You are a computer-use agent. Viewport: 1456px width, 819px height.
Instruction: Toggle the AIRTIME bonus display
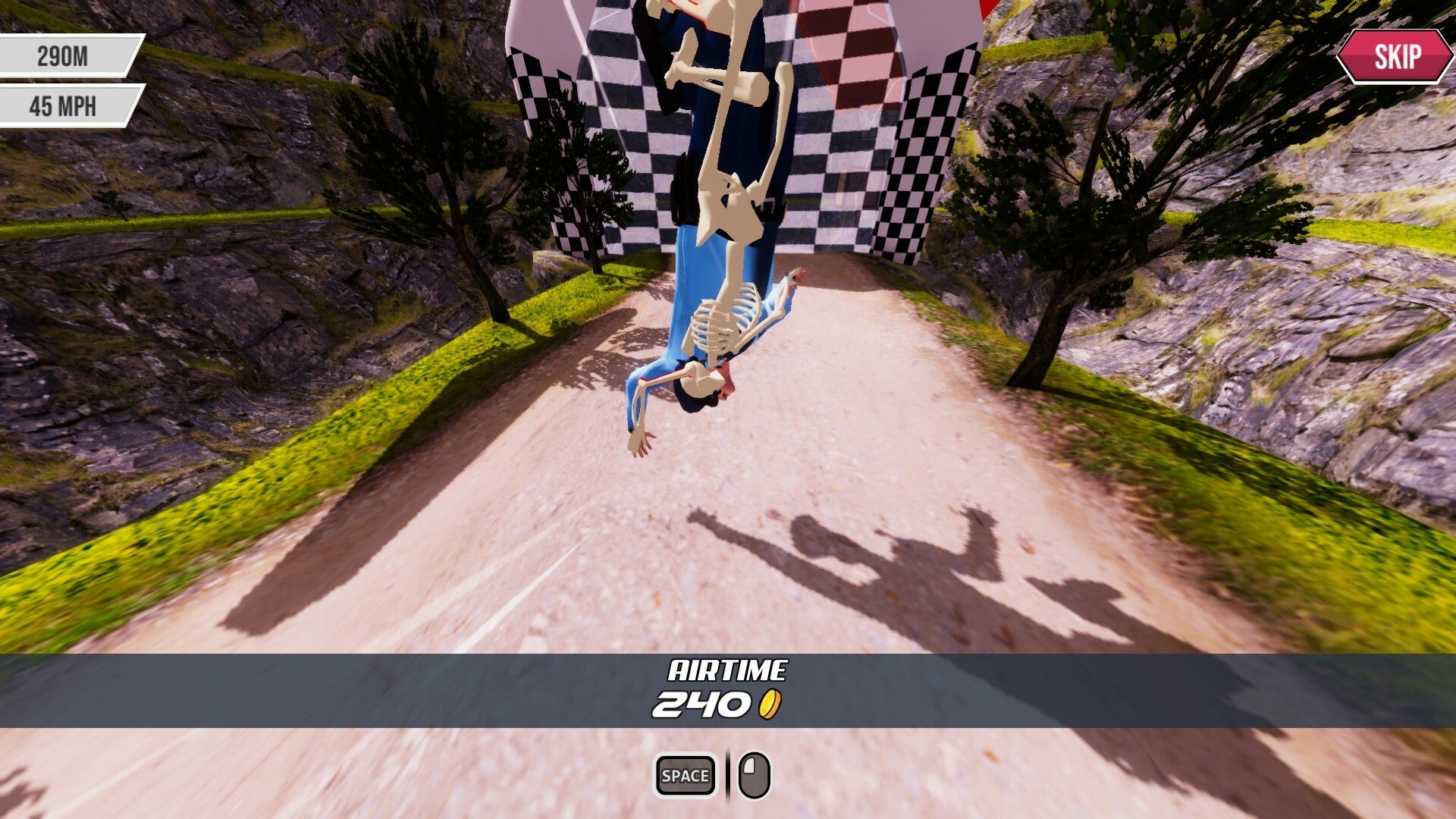pos(728,690)
